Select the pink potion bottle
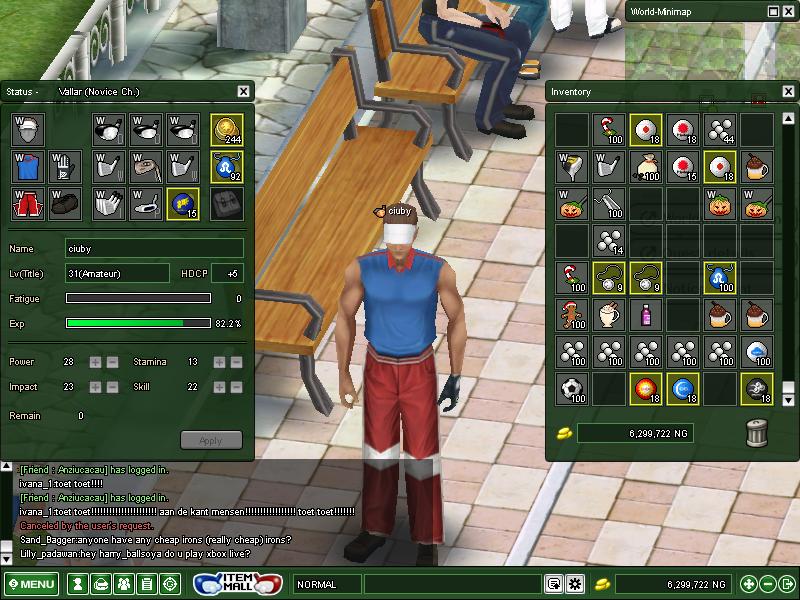 [x=646, y=315]
